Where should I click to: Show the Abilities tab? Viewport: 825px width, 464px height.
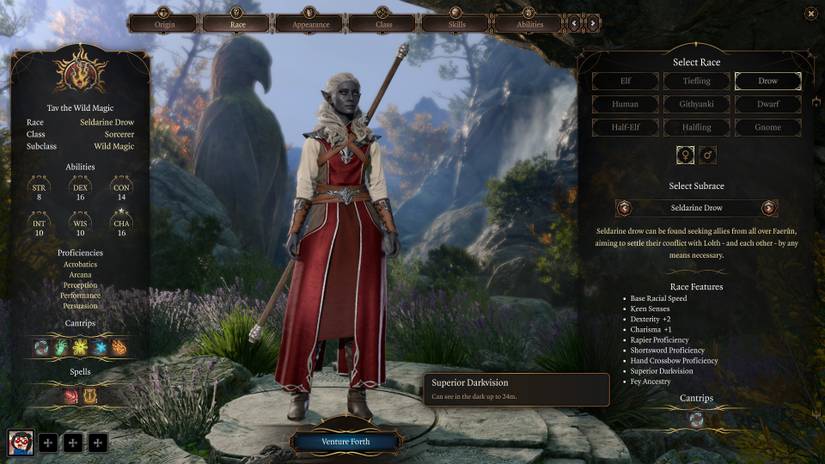point(528,22)
